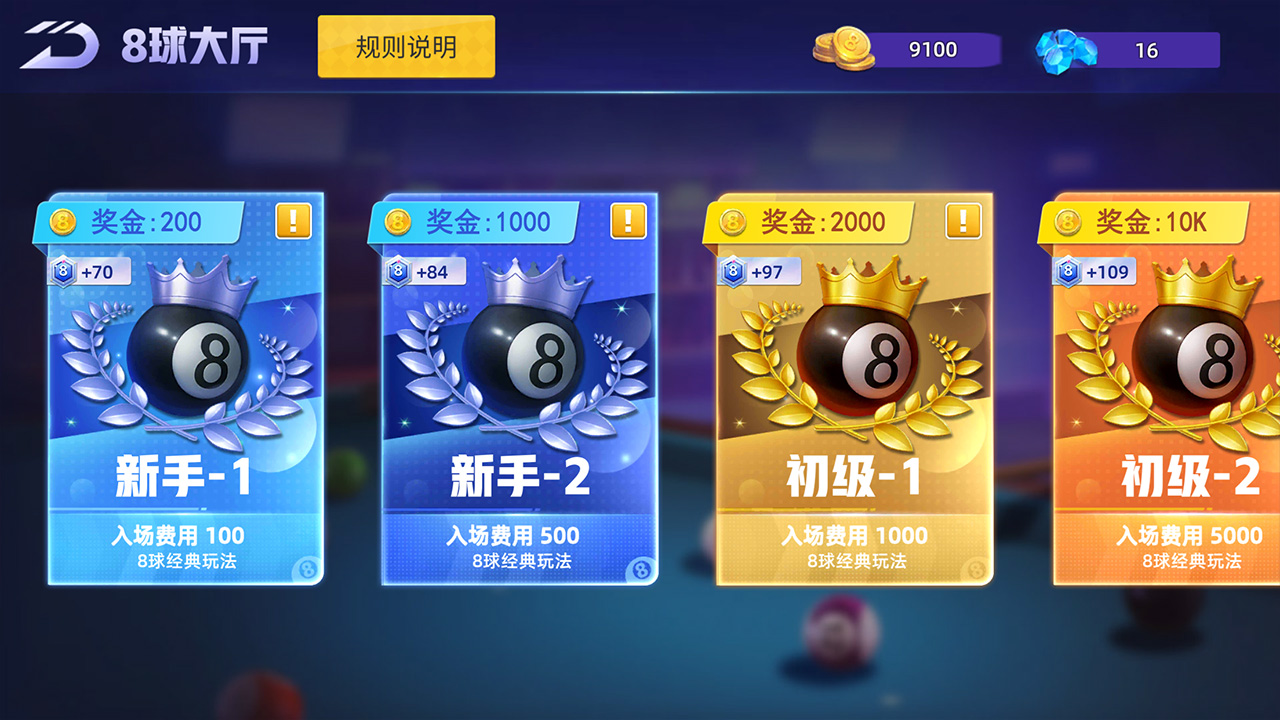
Task: Click the coin icon on the 奖金:2000 banner
Action: [x=734, y=221]
